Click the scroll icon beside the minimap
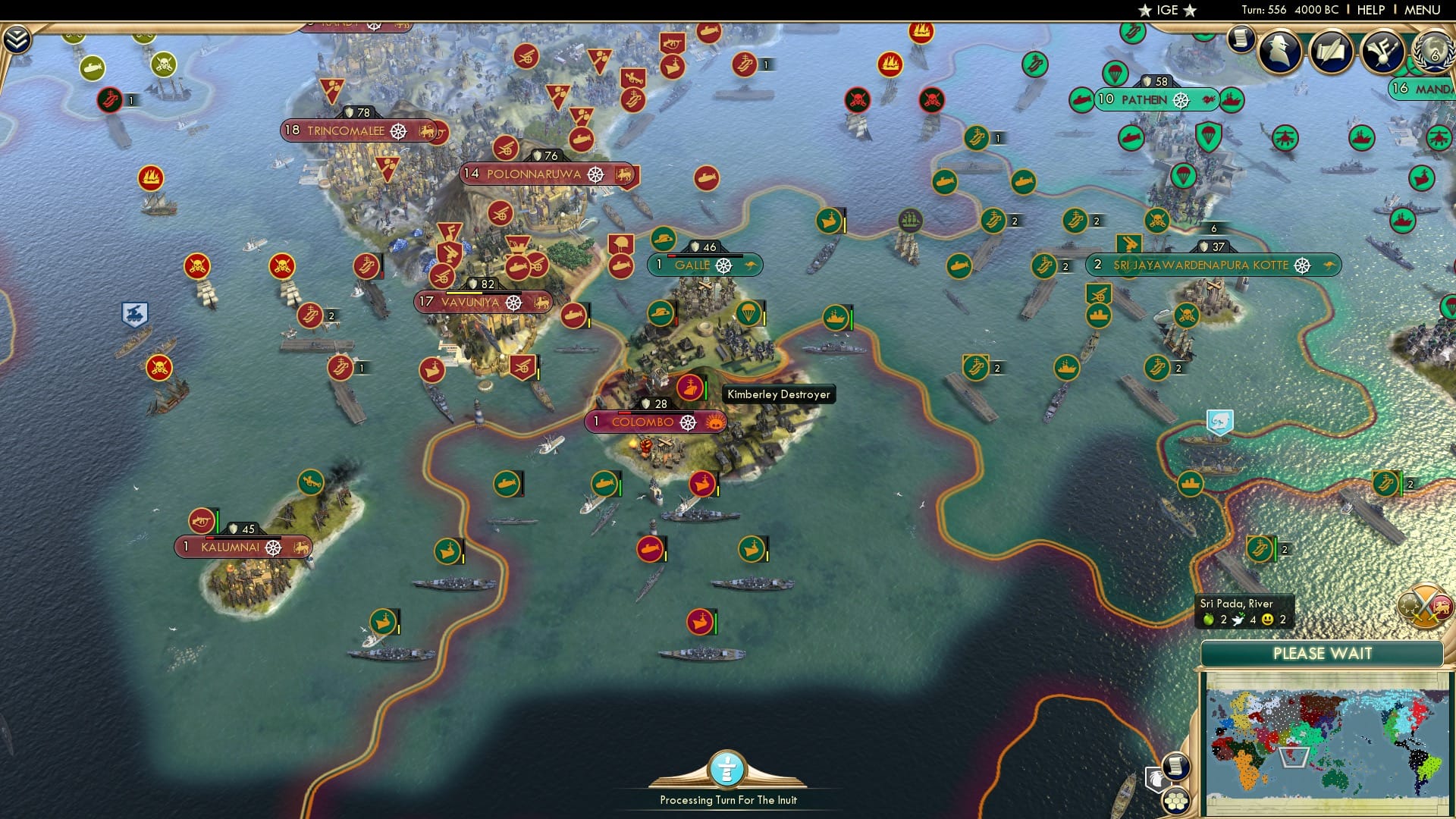The width and height of the screenshot is (1456, 819). [x=1175, y=768]
